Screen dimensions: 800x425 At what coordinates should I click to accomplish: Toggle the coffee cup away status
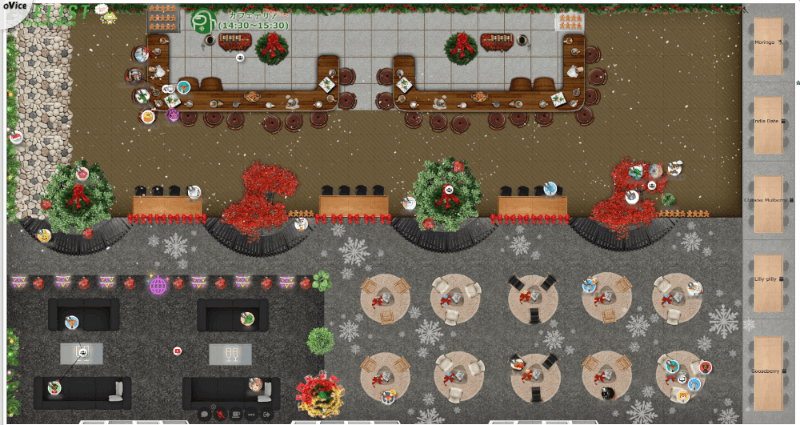(x=237, y=414)
